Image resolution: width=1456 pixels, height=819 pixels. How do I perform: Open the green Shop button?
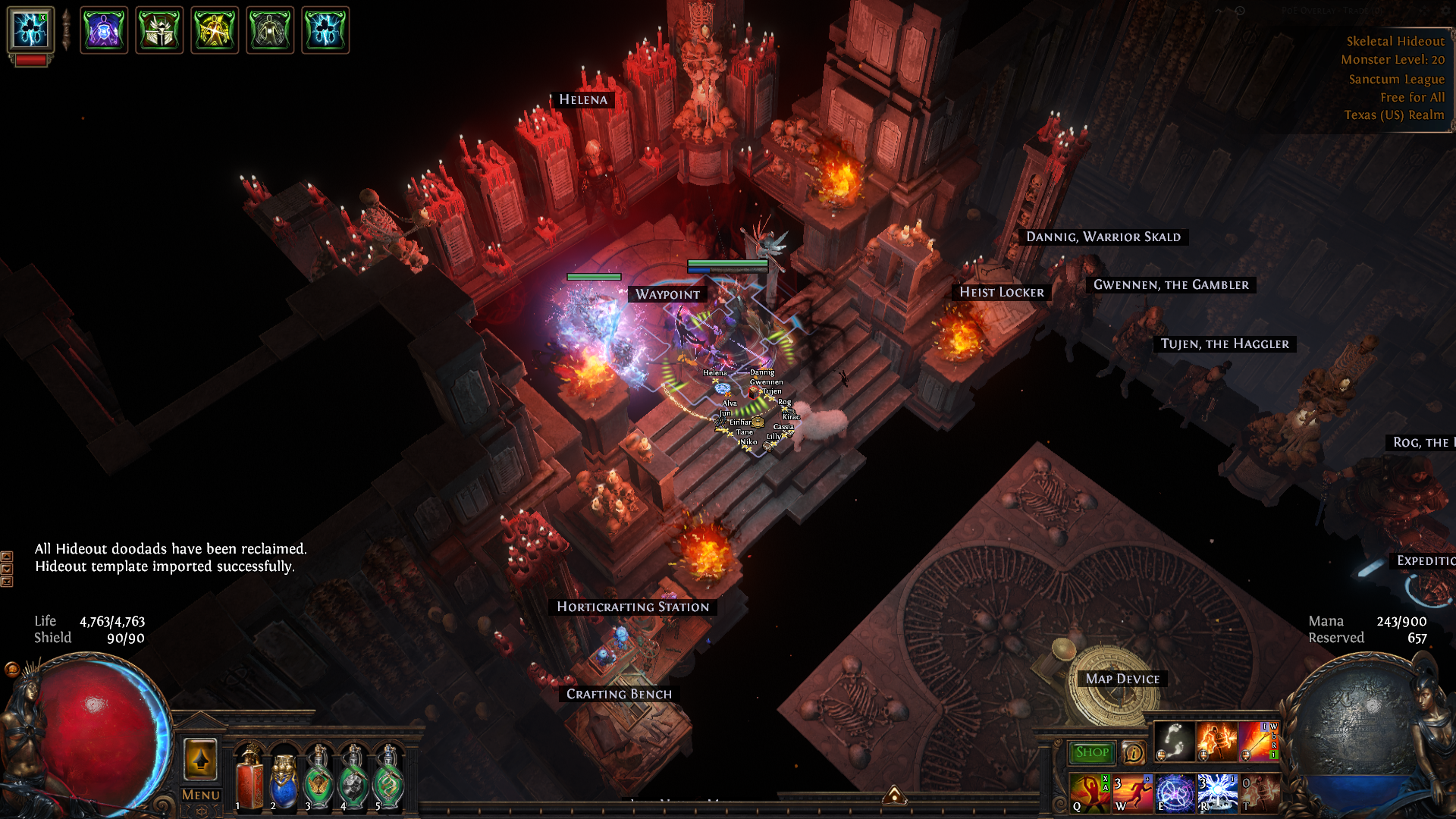click(1092, 752)
